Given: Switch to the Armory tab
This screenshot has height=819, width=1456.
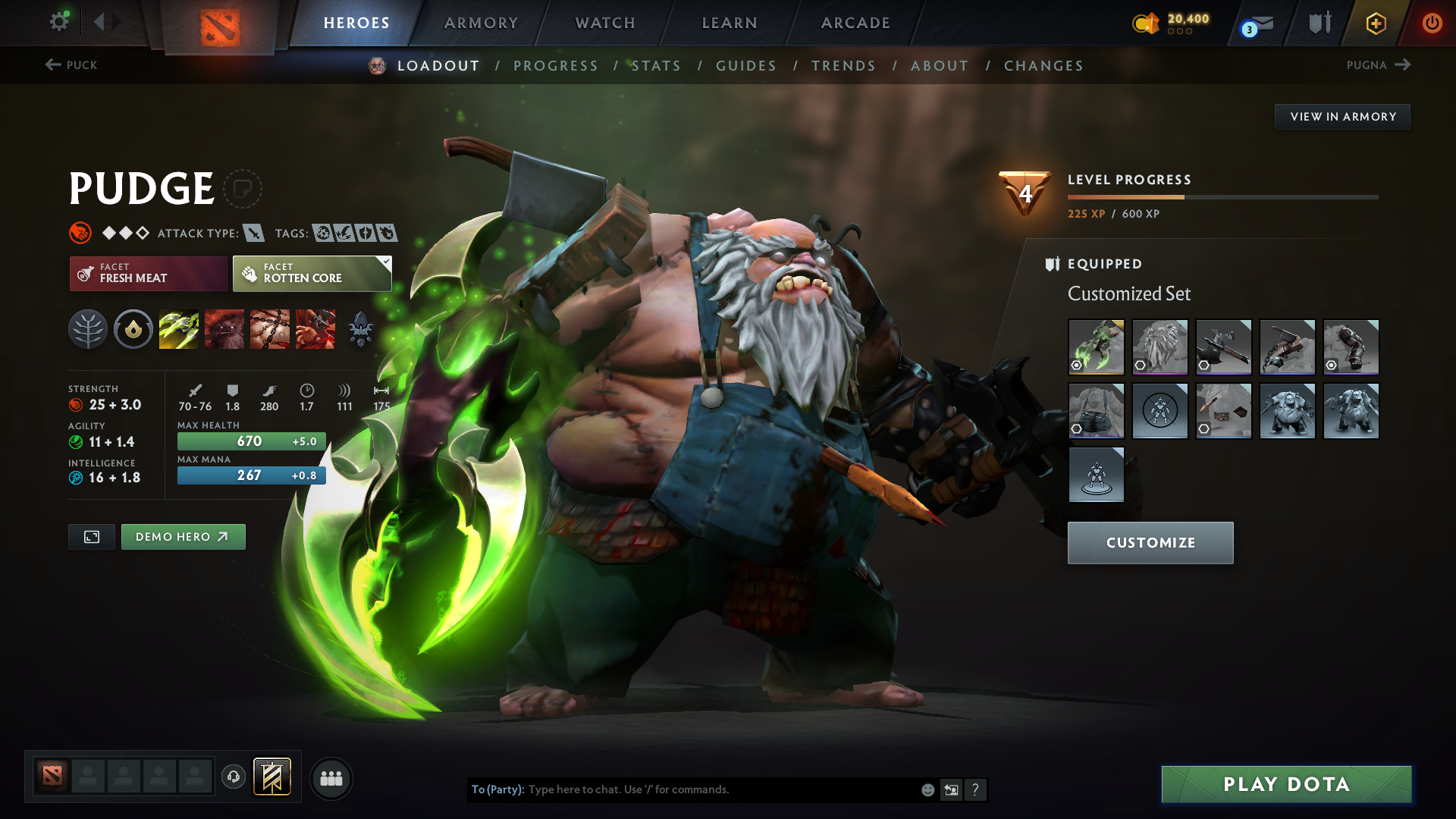Looking at the screenshot, I should click(481, 23).
